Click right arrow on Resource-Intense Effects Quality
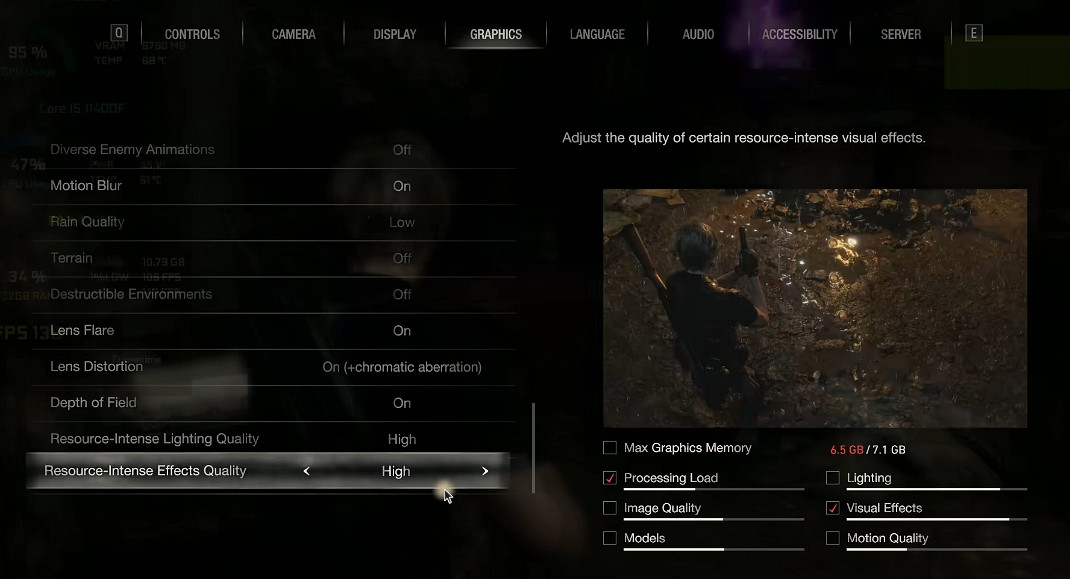 pos(485,471)
